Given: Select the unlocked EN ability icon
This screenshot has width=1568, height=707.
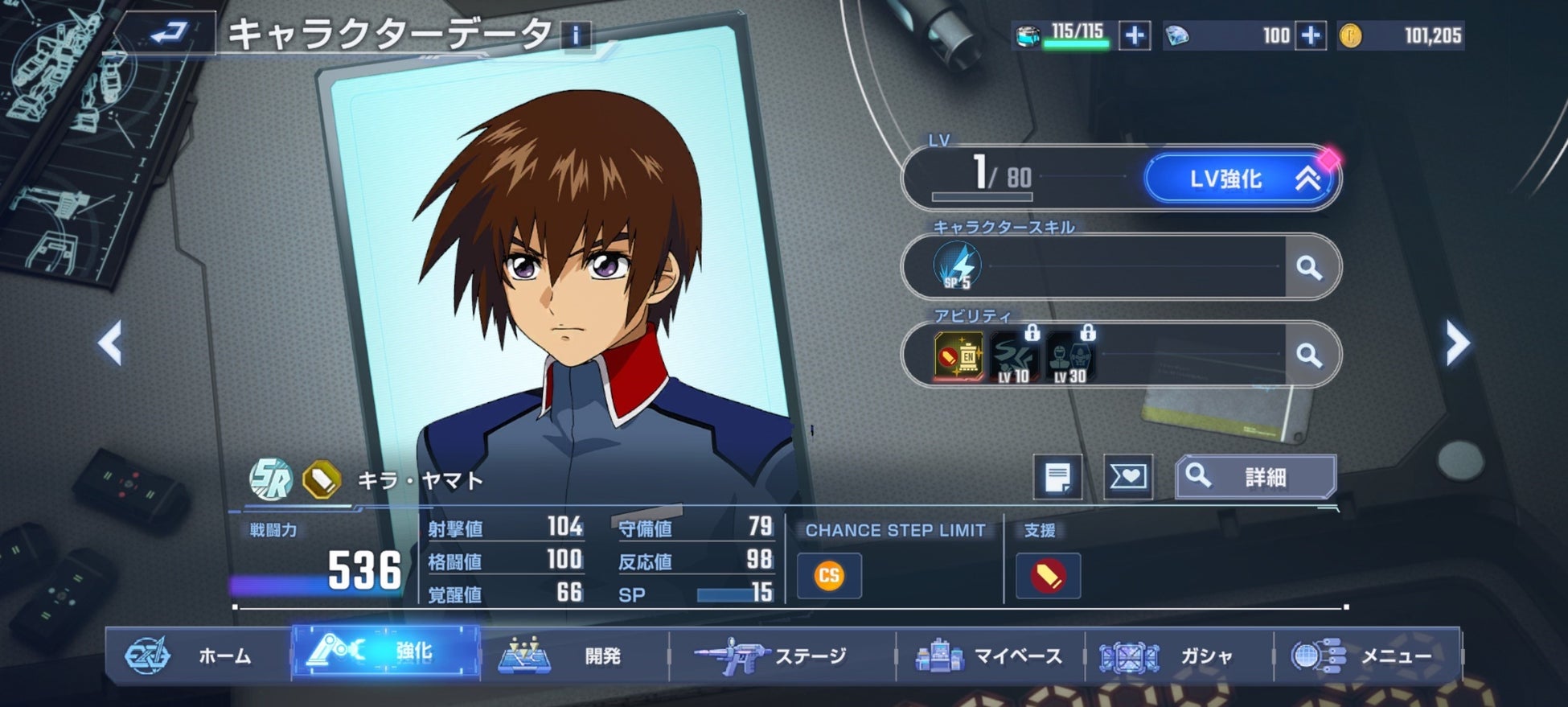Looking at the screenshot, I should click(958, 356).
